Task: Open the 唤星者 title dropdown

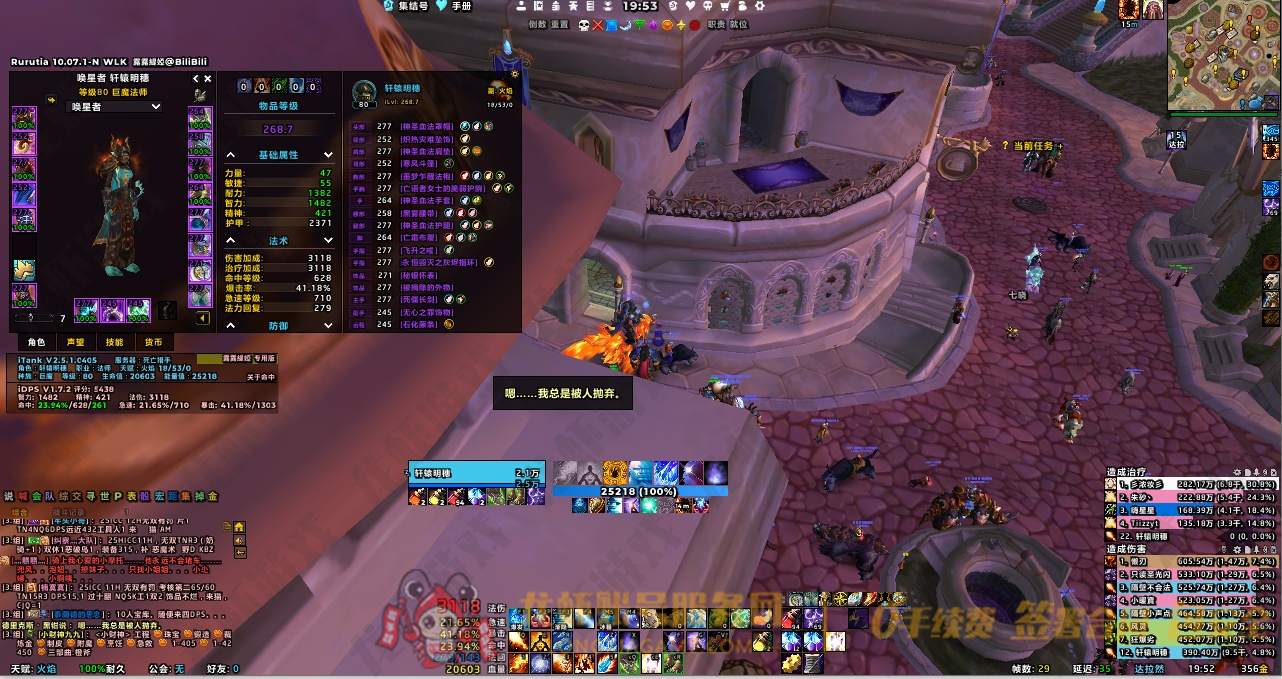Action: click(x=113, y=106)
